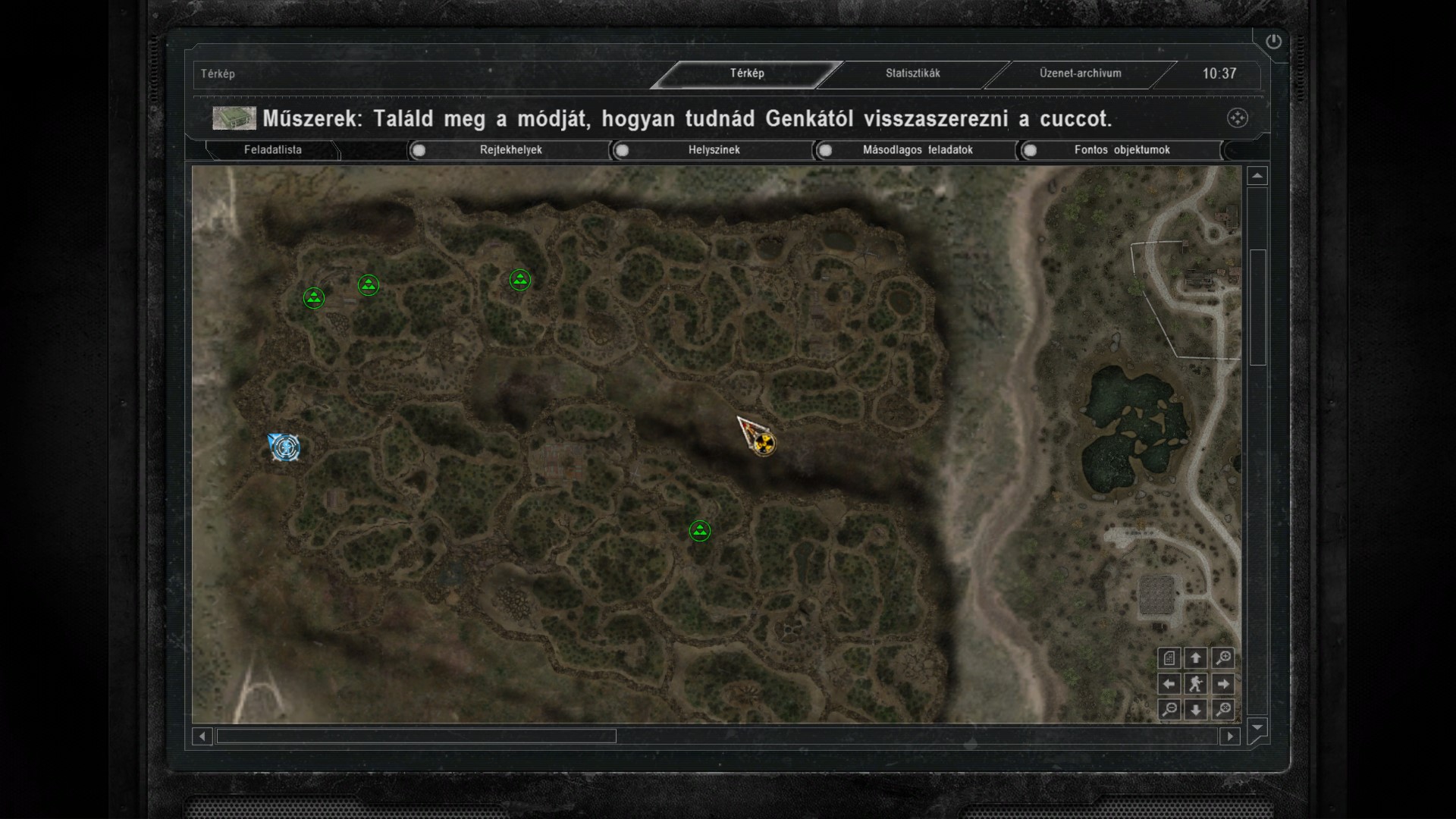Click the horizontal map scrollbar's right arrow
Viewport: 1456px width, 819px height.
pos(1230,736)
